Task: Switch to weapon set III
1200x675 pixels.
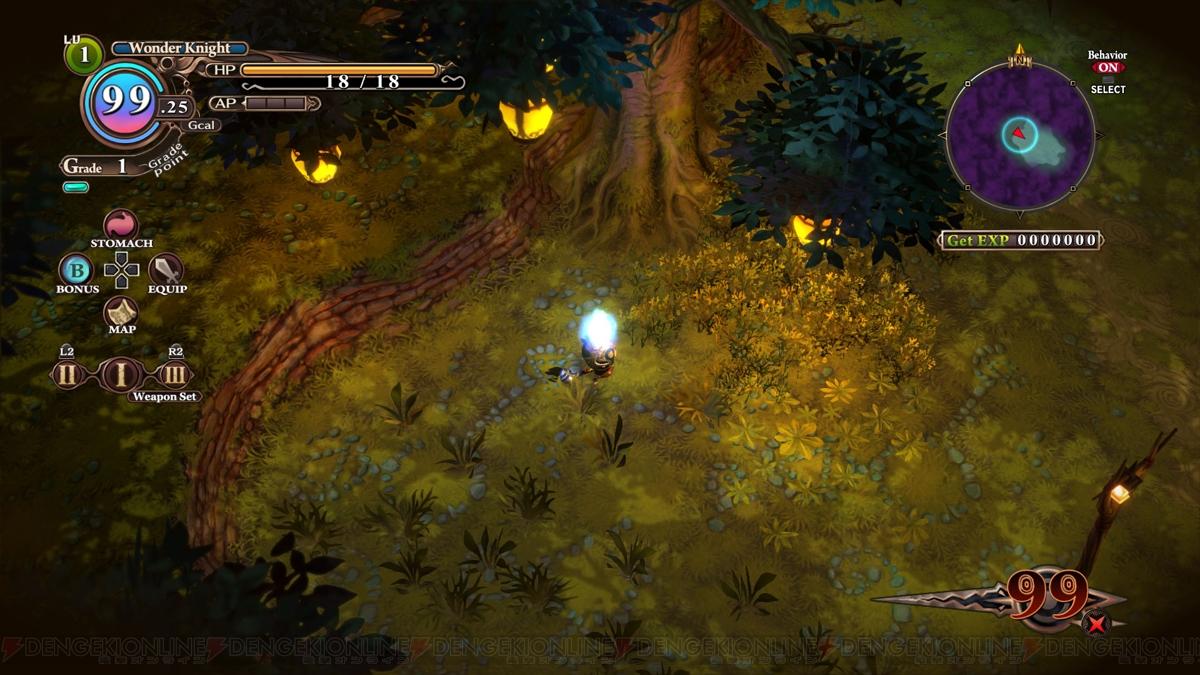Action: pos(175,375)
